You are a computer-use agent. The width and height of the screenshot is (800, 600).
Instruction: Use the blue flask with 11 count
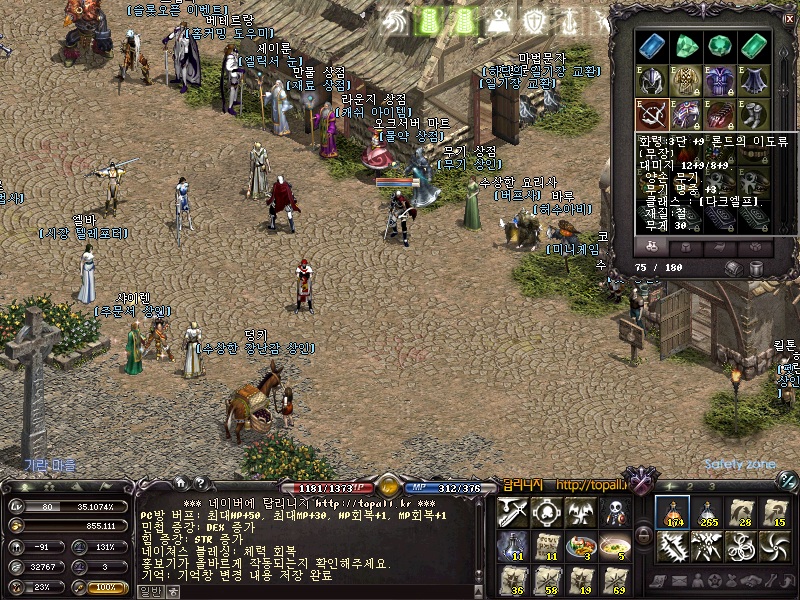coord(514,547)
